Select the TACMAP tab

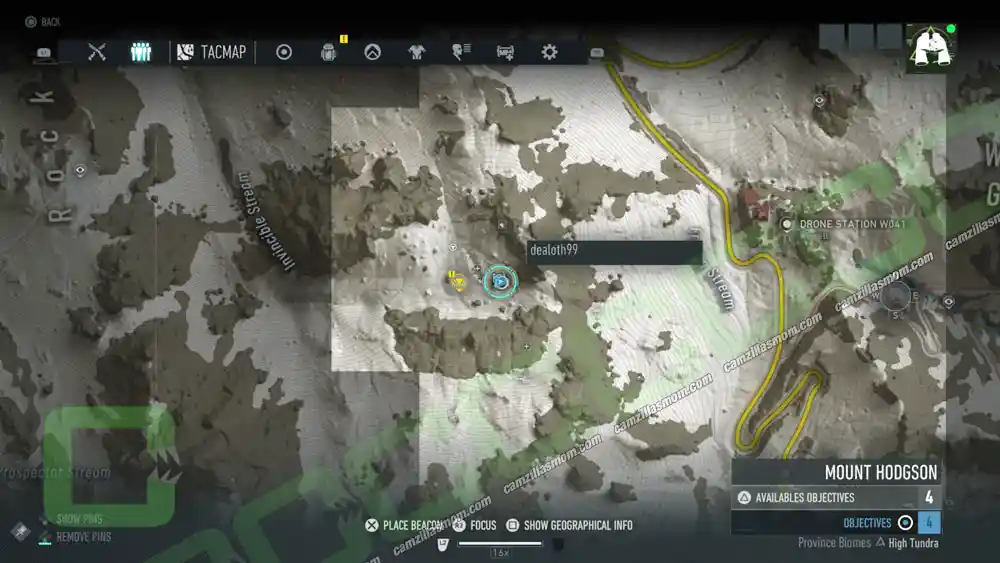coord(212,52)
